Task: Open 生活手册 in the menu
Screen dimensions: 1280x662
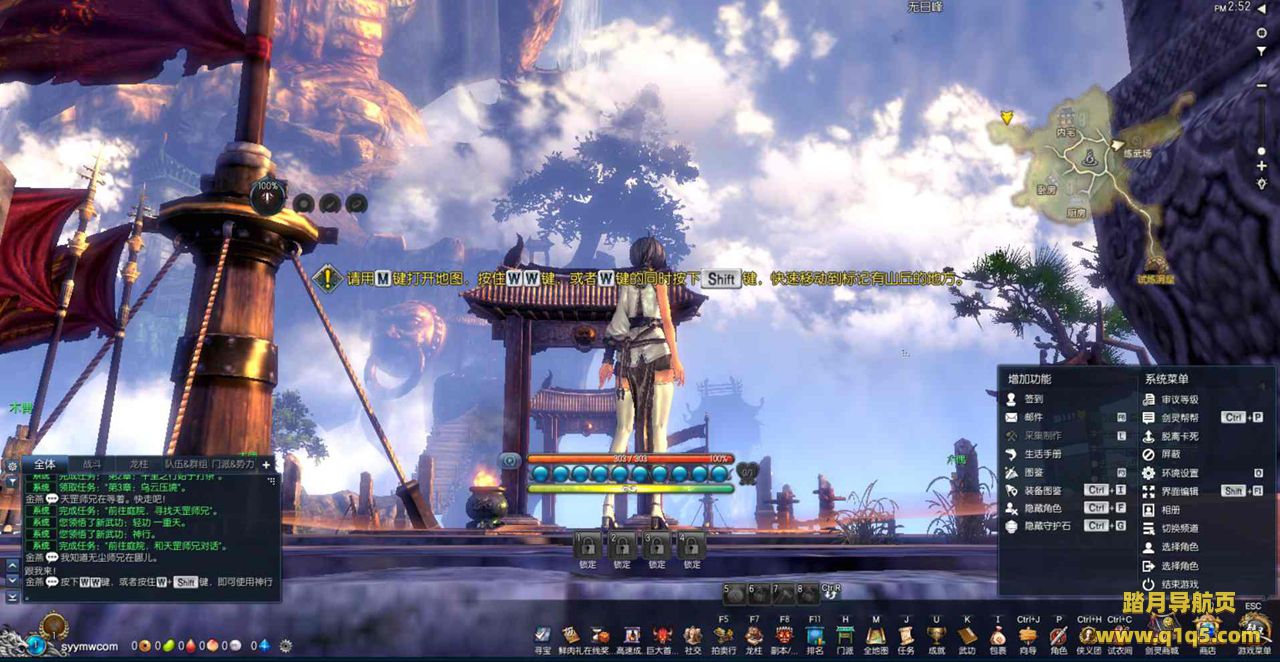Action: (1042, 454)
